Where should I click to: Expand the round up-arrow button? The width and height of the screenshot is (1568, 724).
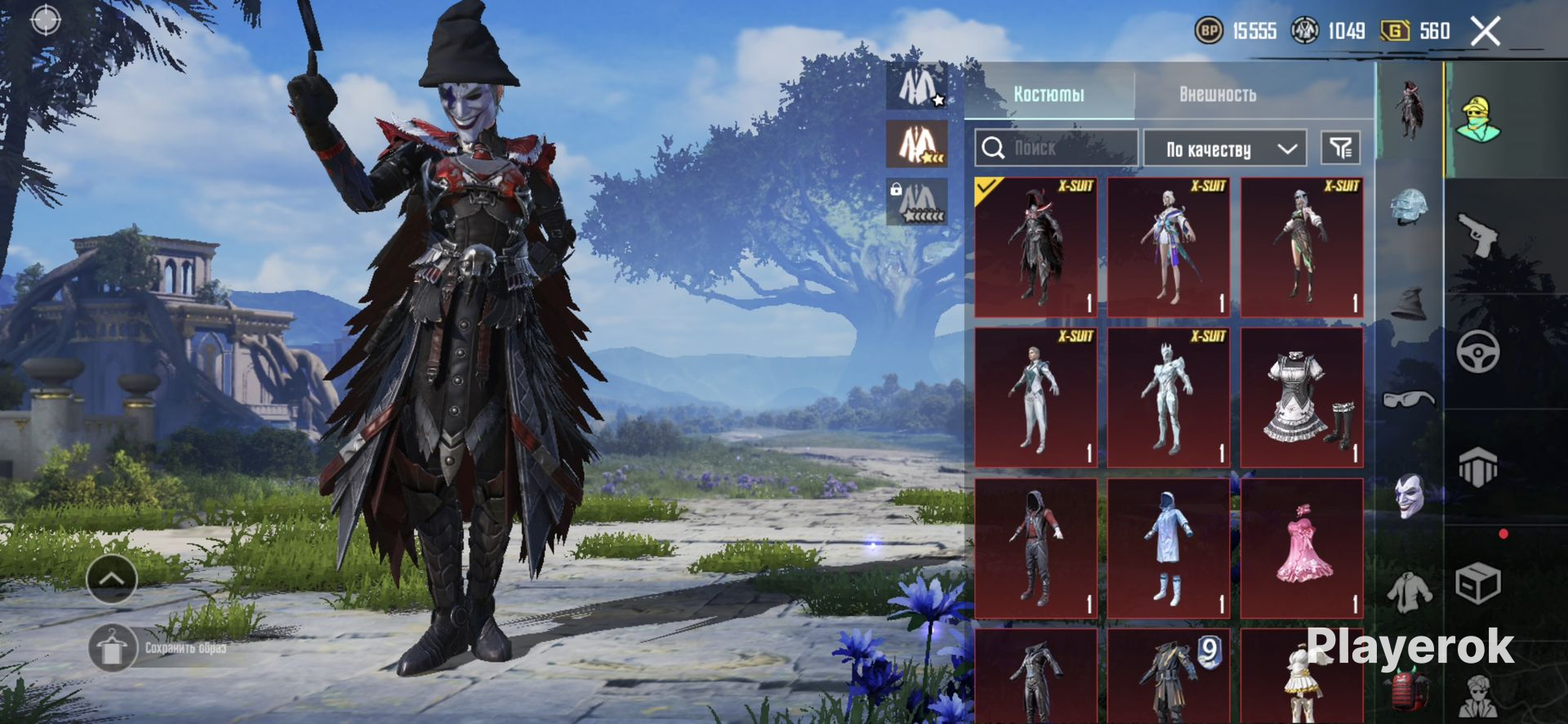(112, 579)
